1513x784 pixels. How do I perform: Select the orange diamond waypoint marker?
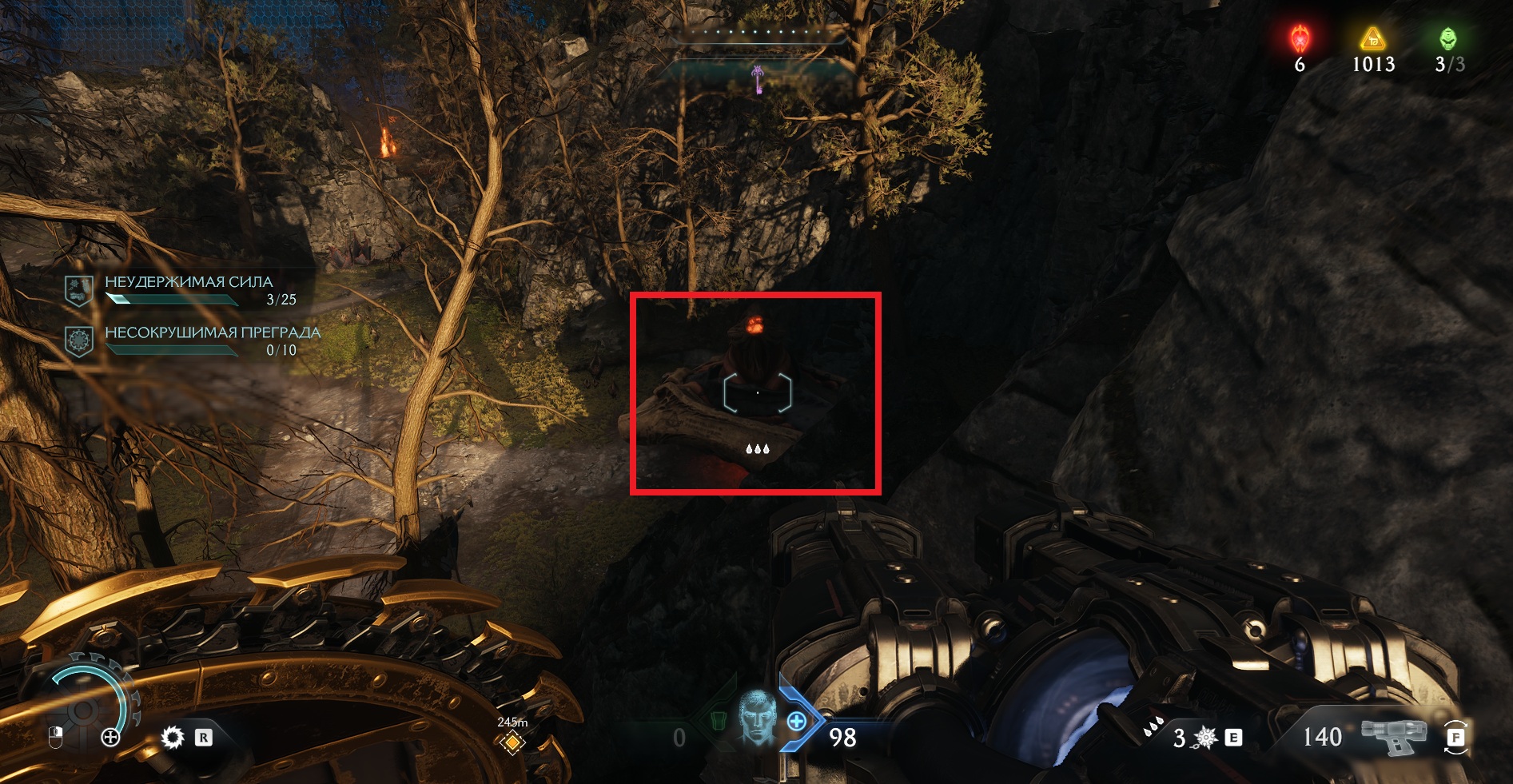(x=512, y=743)
